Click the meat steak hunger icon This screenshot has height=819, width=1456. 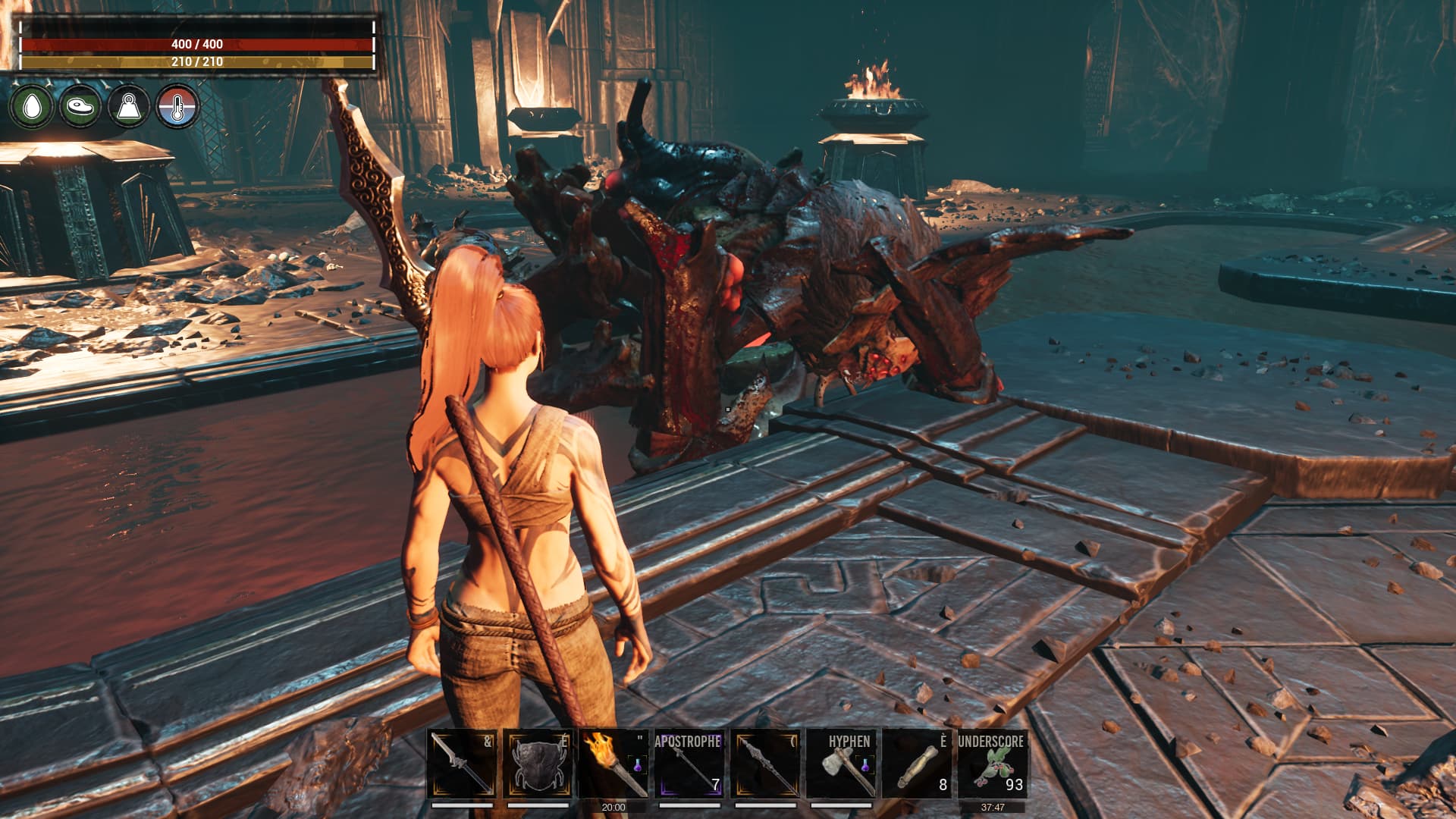[80, 106]
